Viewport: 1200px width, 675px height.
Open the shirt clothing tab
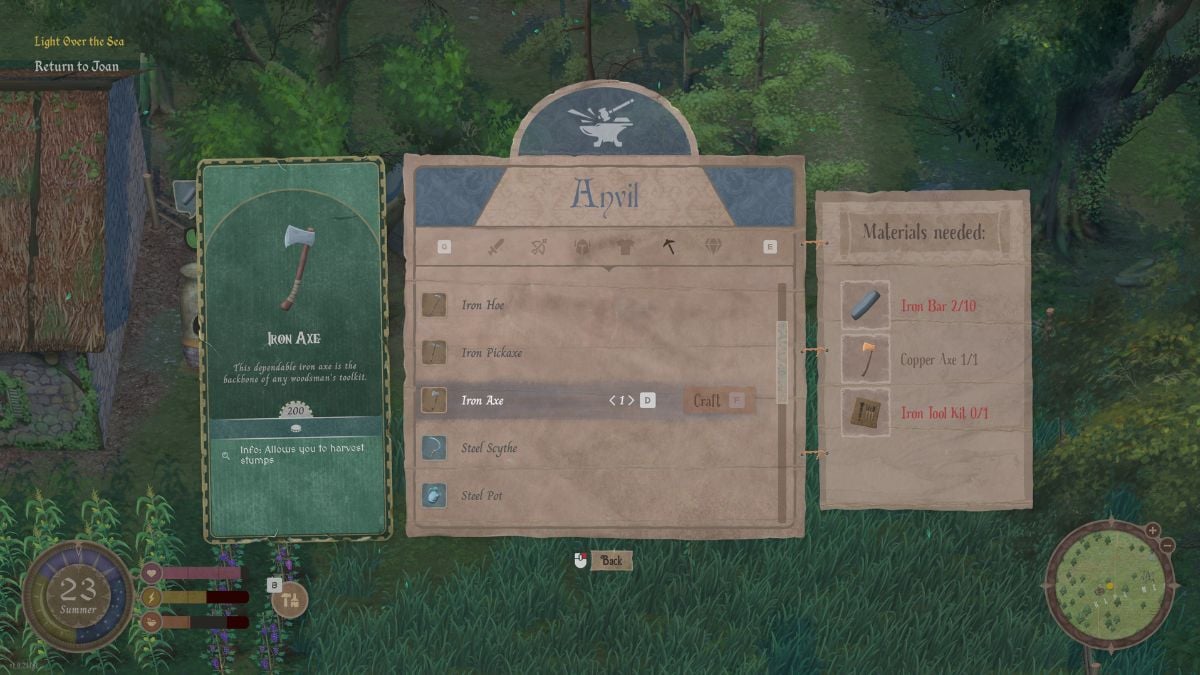point(625,246)
